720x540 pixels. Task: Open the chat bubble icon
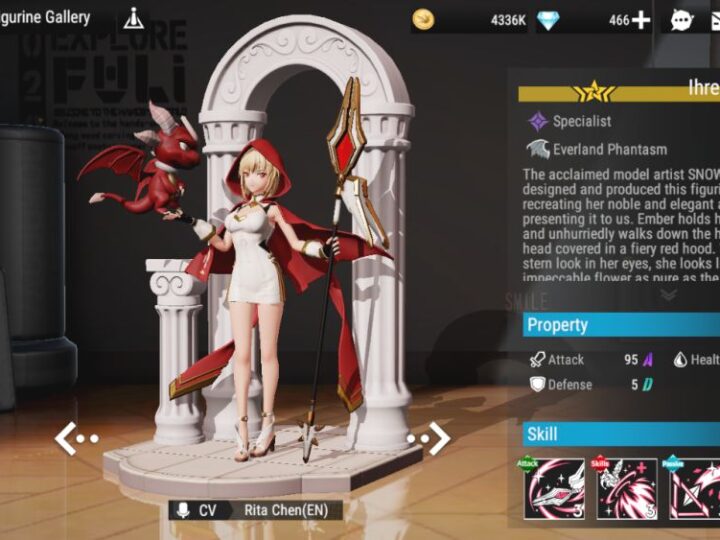click(x=682, y=19)
